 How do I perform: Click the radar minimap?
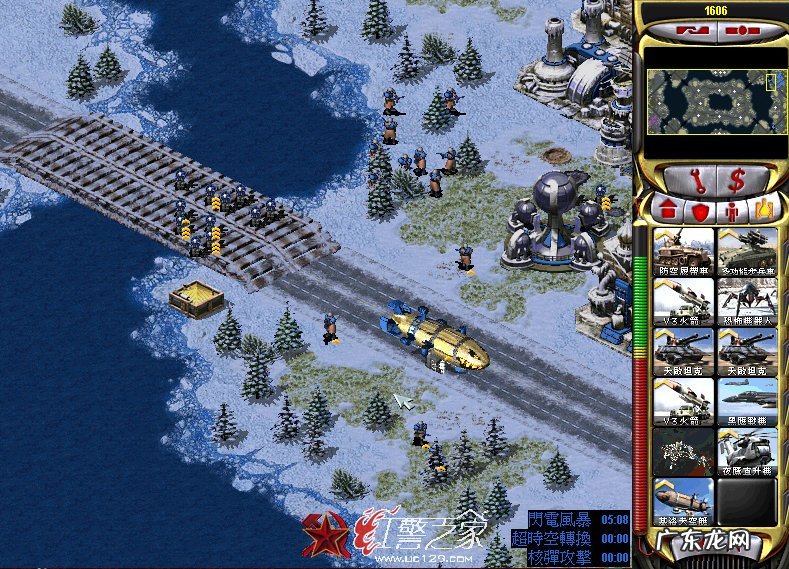tap(711, 101)
